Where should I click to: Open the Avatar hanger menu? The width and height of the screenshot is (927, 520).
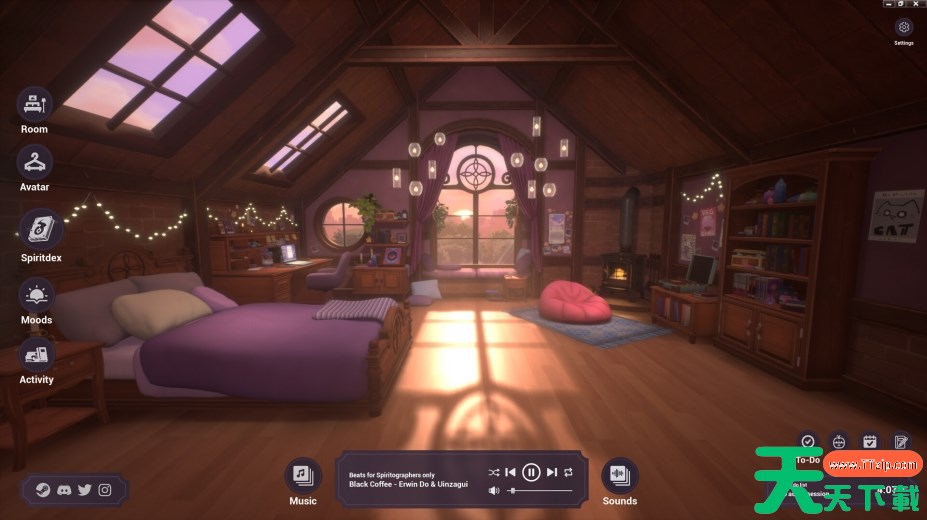coord(35,162)
